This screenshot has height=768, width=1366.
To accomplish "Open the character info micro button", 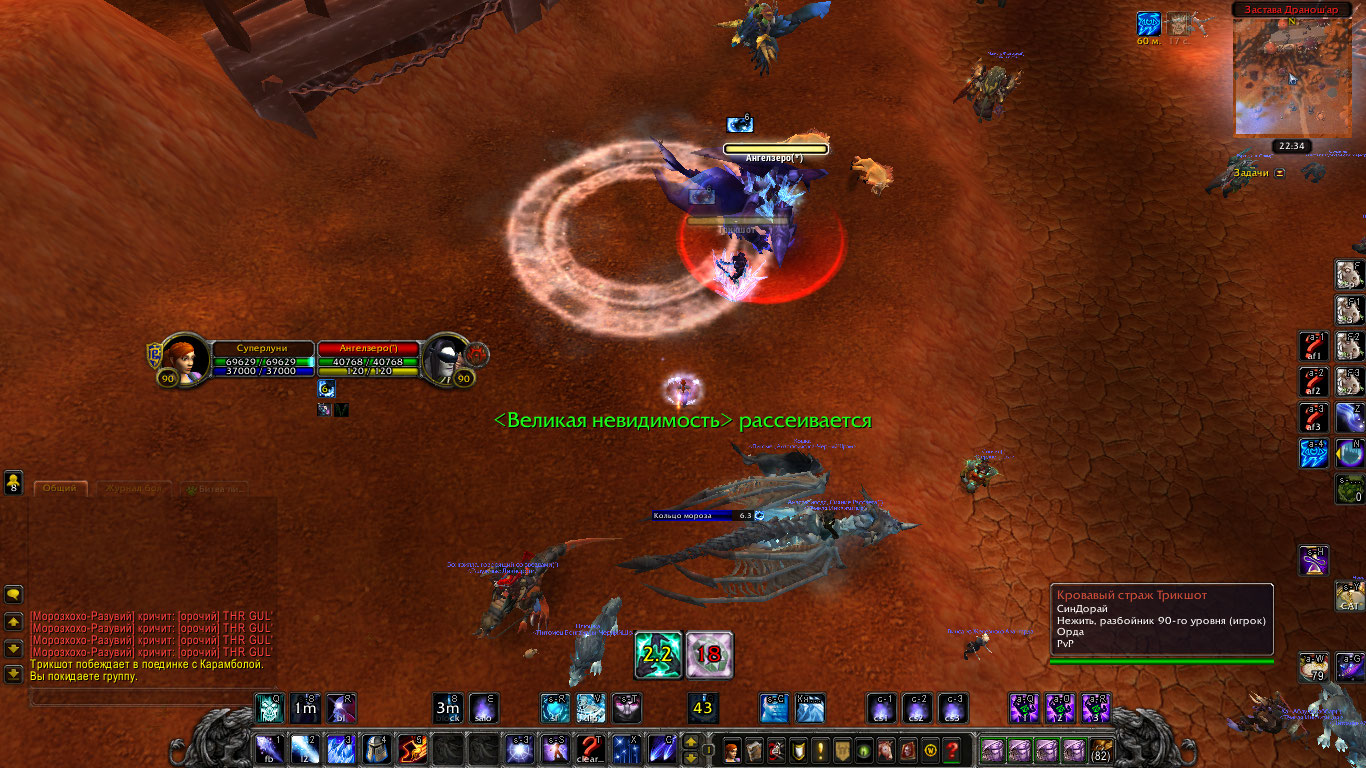I will tap(733, 749).
